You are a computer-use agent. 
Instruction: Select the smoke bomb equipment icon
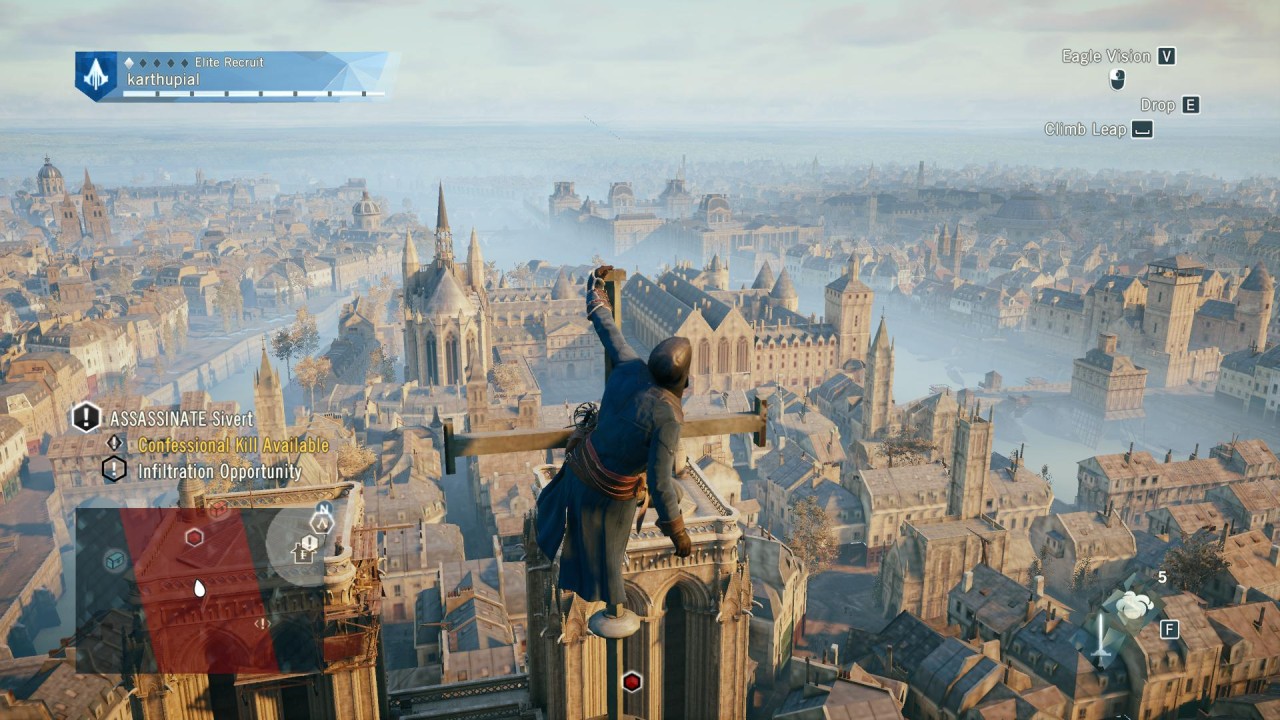(x=1133, y=605)
